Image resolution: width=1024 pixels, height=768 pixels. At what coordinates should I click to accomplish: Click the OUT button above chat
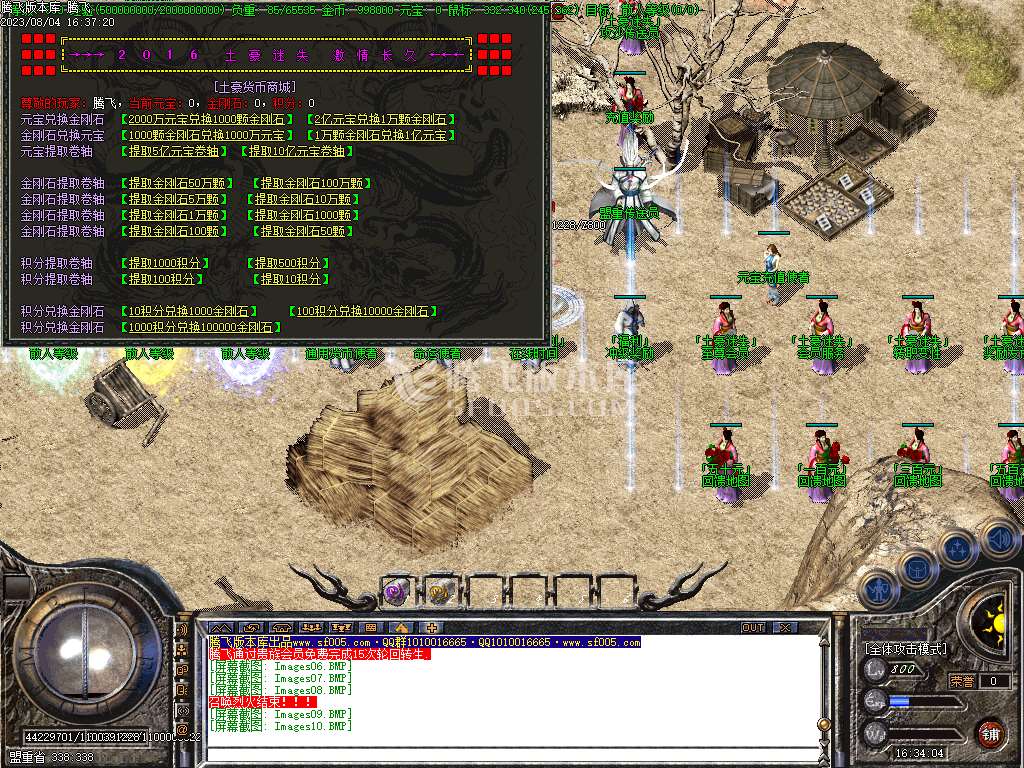tap(752, 628)
